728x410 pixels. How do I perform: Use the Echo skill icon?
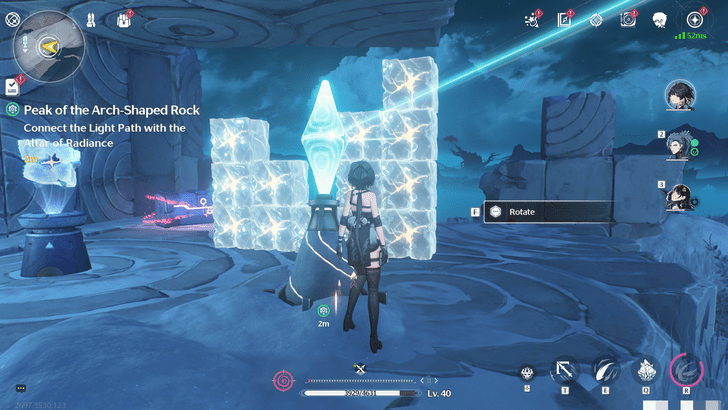(646, 371)
